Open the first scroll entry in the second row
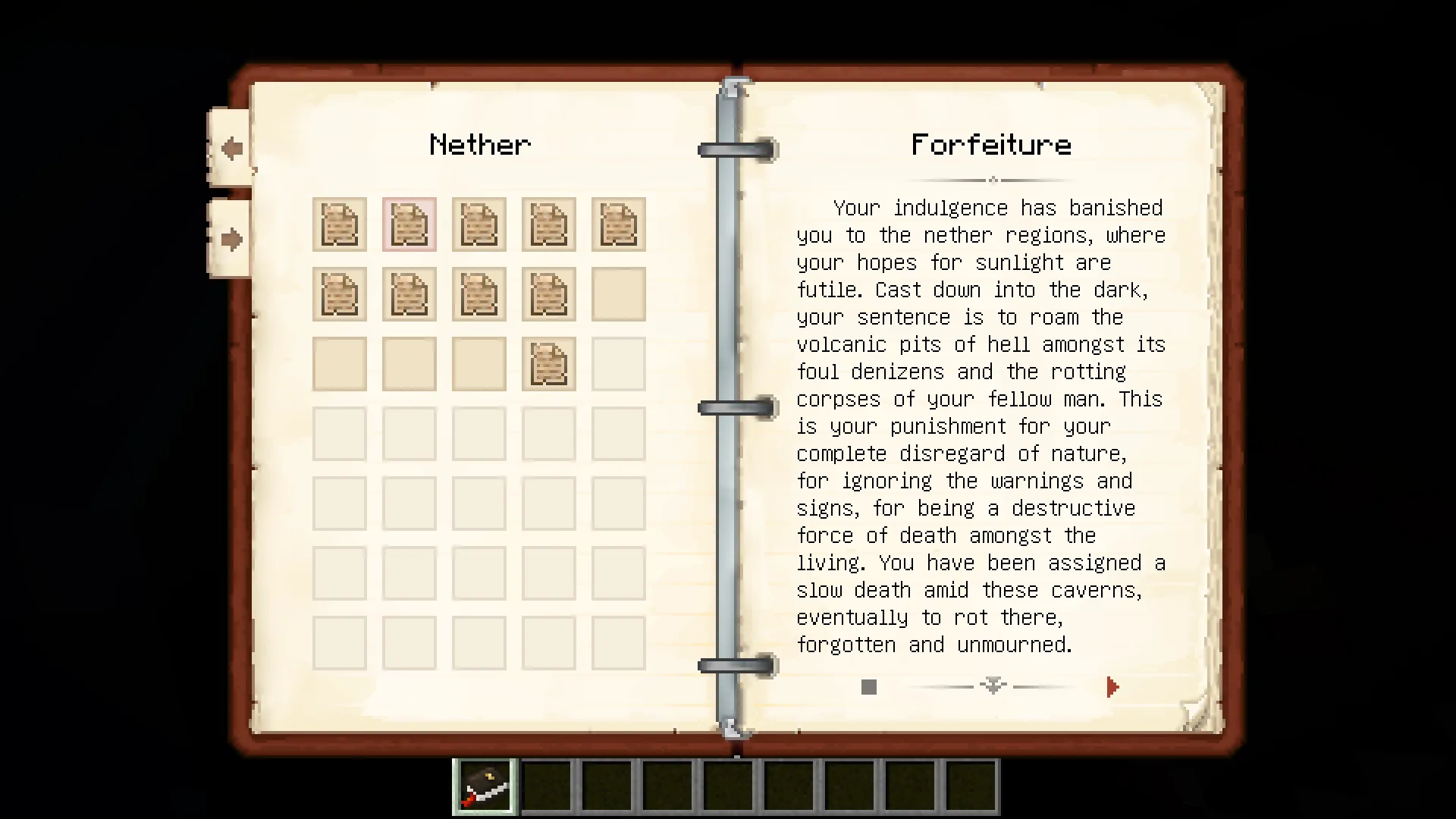This screenshot has width=1456, height=819. coord(339,294)
